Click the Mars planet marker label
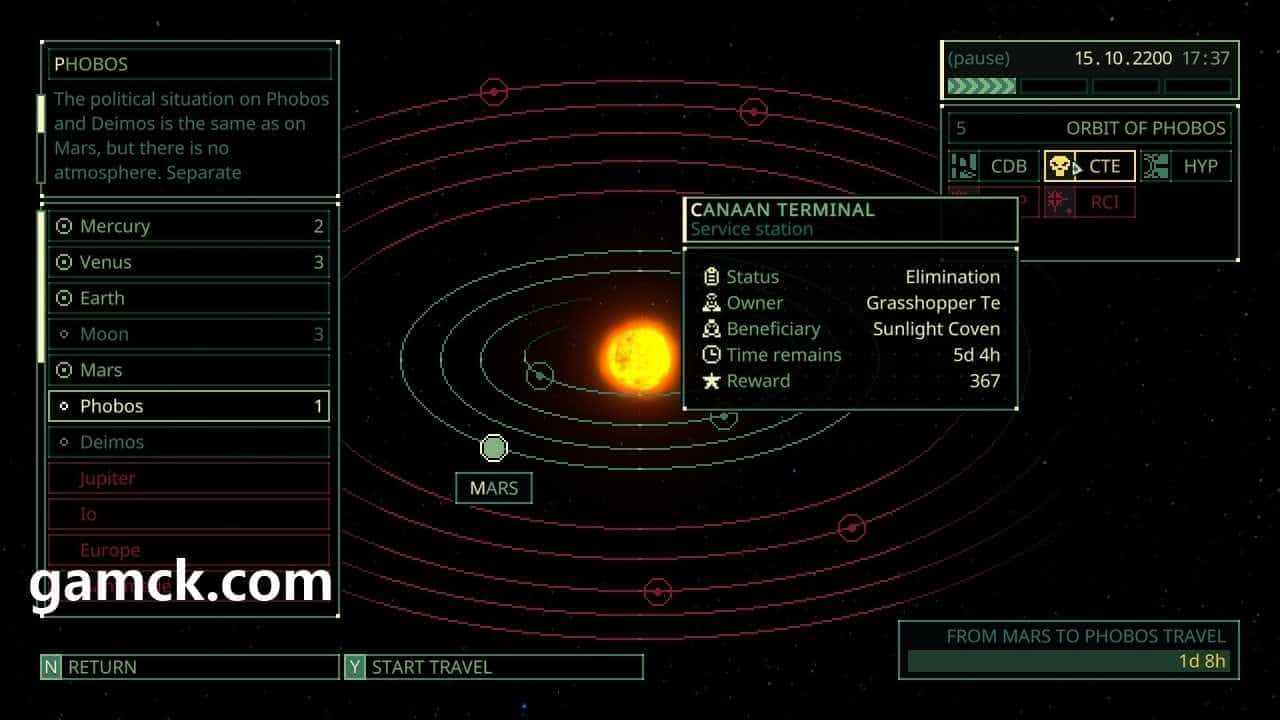The height and width of the screenshot is (720, 1280). coord(494,489)
